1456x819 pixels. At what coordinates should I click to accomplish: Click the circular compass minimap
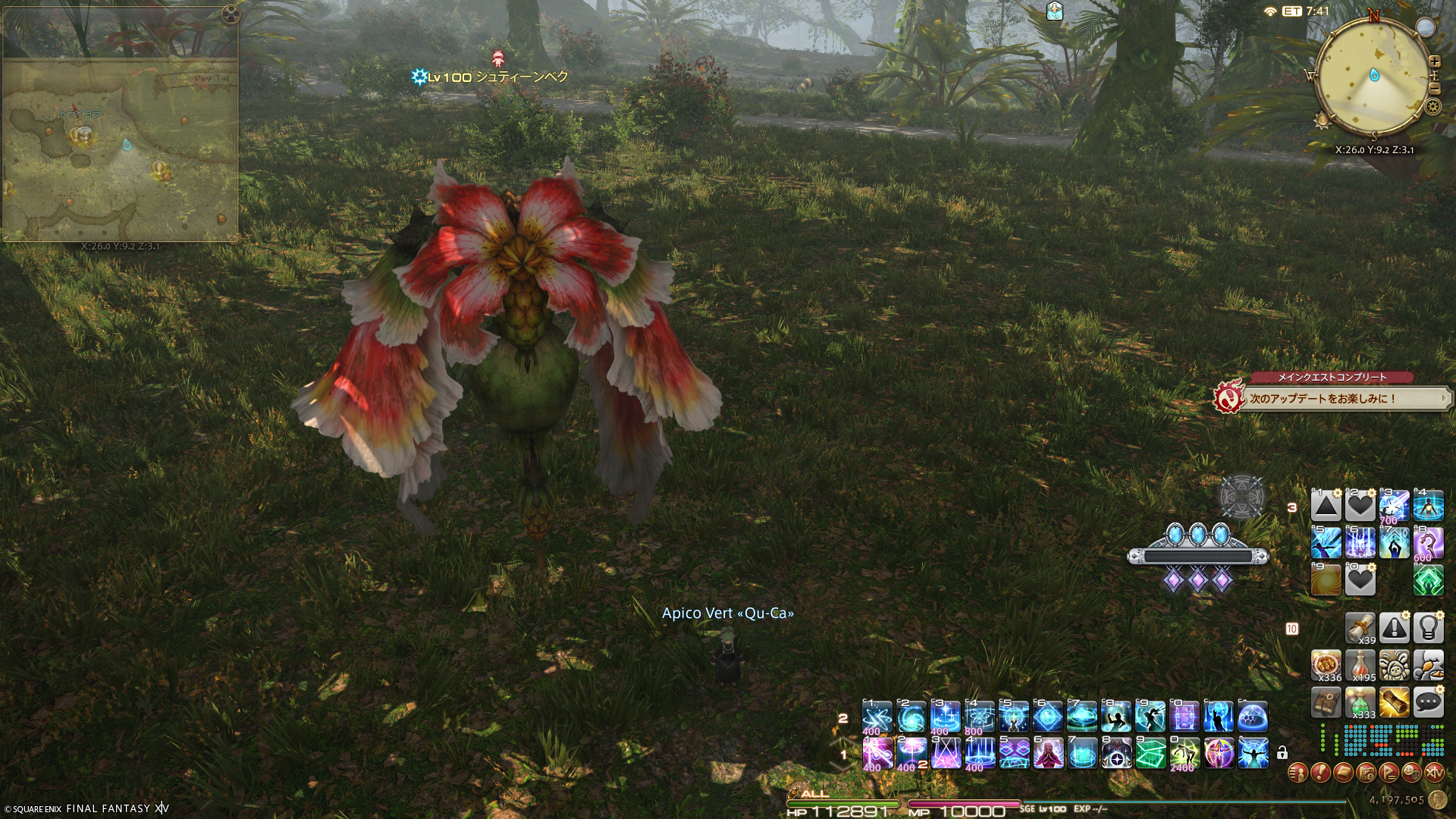pos(1373,76)
